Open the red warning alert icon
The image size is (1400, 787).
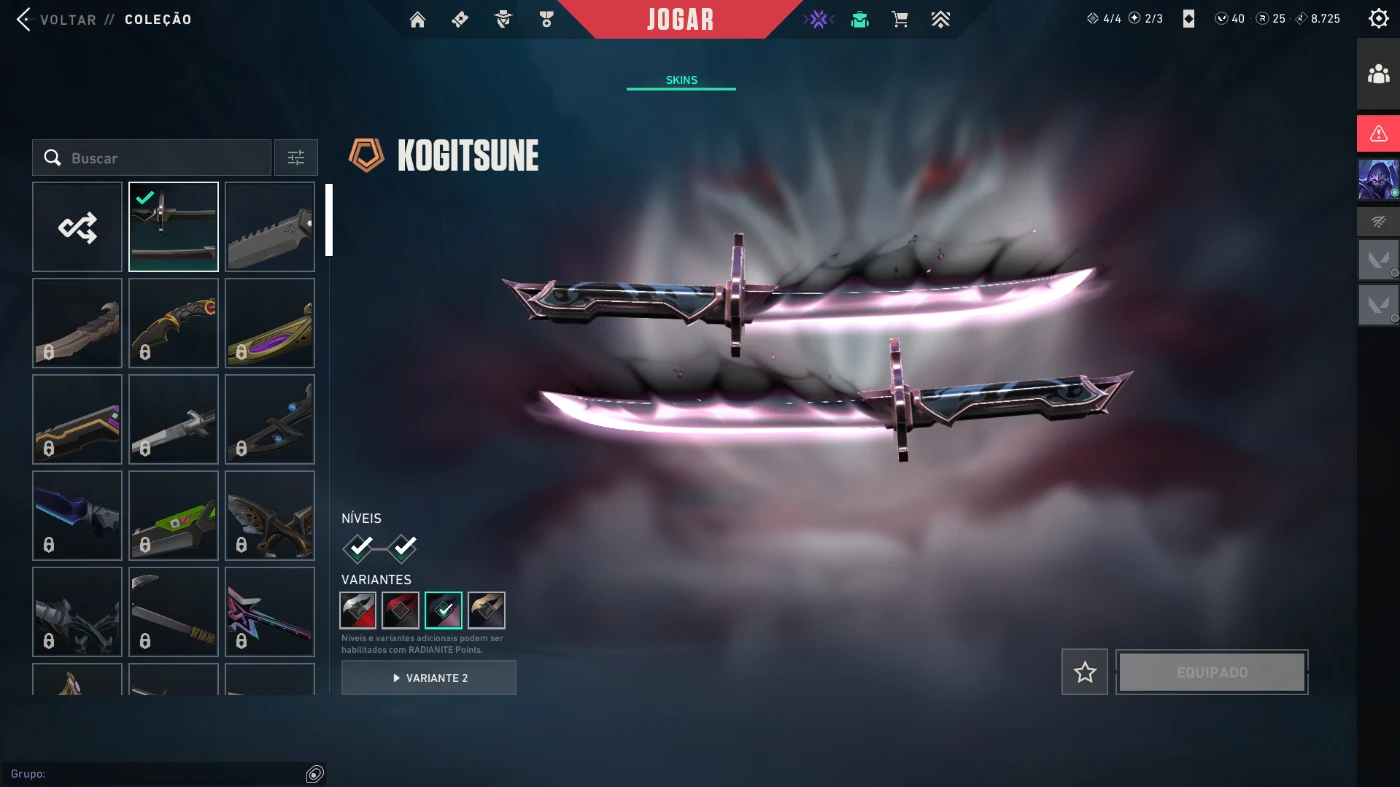(x=1378, y=133)
